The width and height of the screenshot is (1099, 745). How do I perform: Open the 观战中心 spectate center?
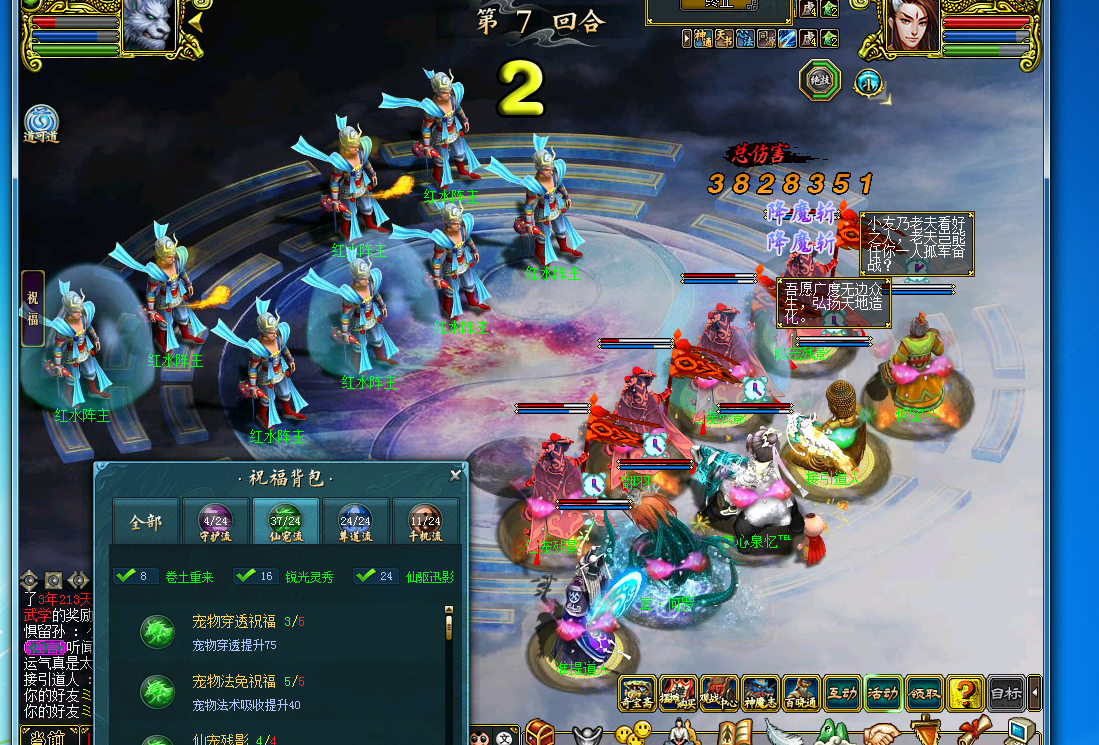(719, 693)
